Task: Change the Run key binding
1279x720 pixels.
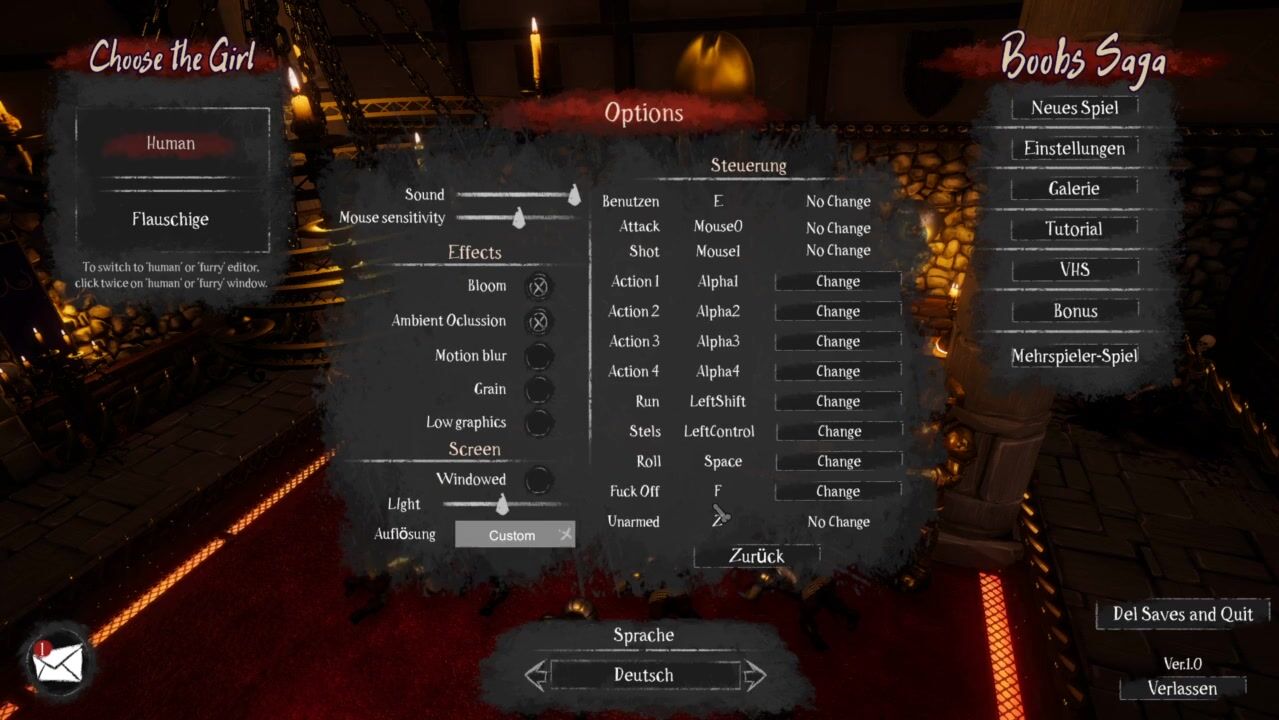Action: (838, 401)
